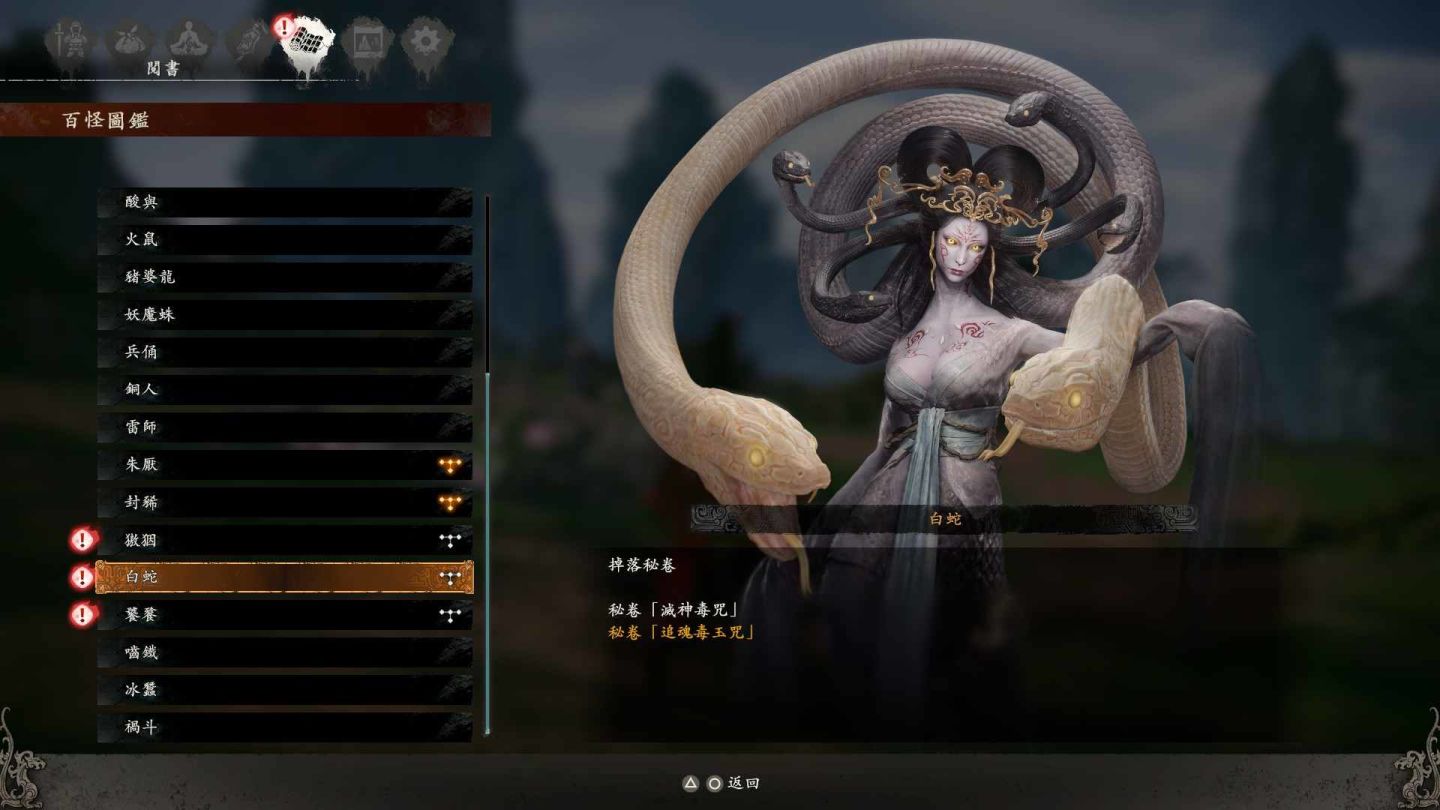The height and width of the screenshot is (810, 1440).
Task: Choose the 火鼠 list row
Action: coord(284,240)
